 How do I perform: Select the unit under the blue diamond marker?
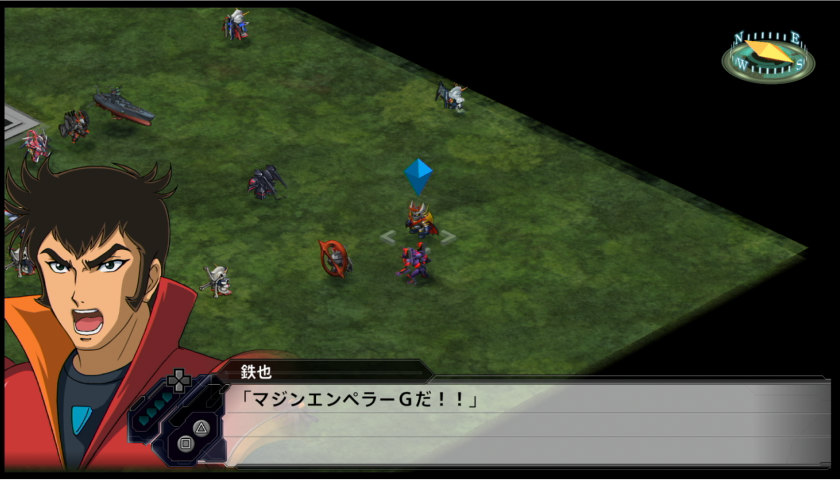click(x=420, y=220)
